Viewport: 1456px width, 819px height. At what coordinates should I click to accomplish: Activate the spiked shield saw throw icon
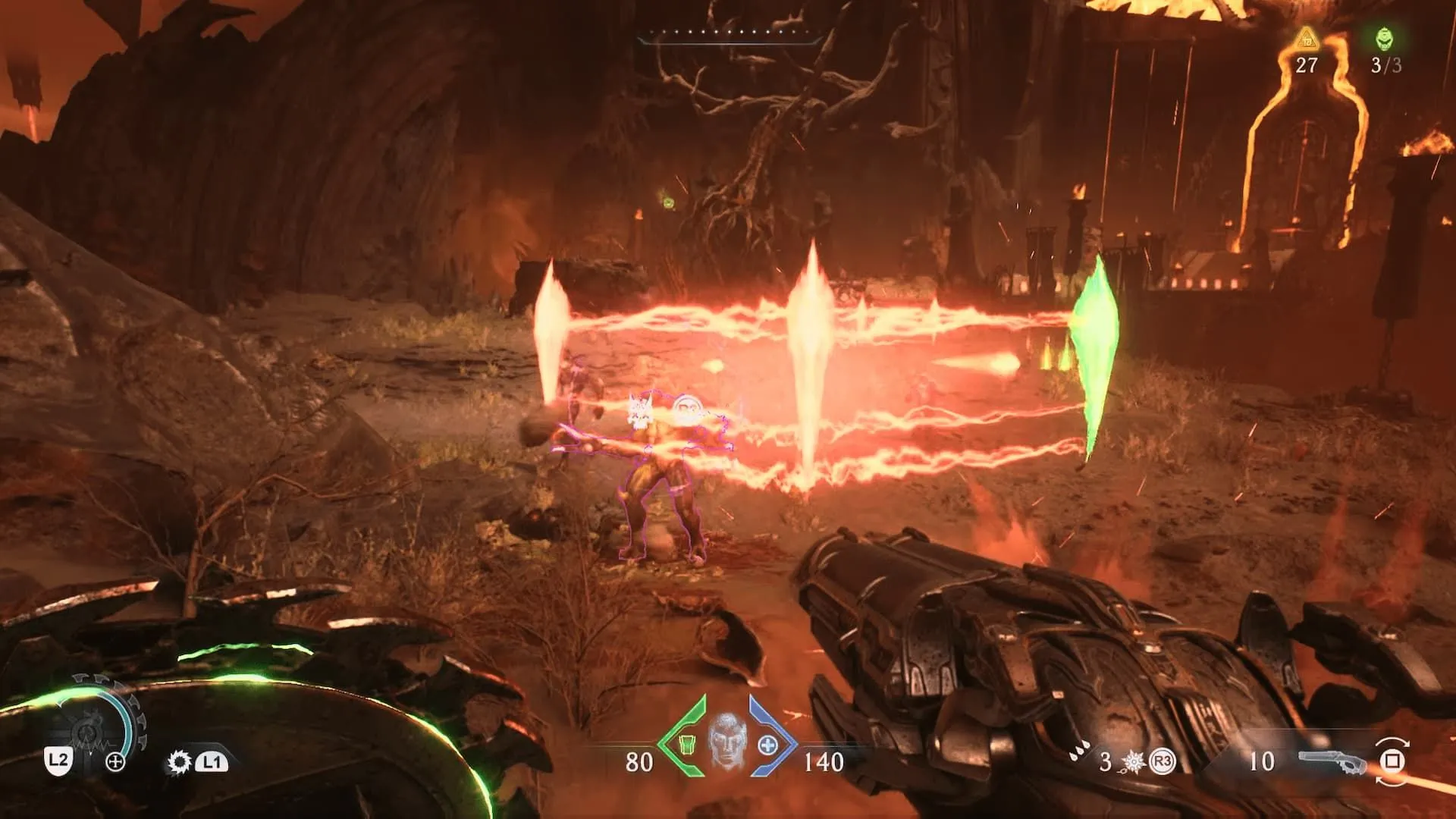tap(180, 761)
